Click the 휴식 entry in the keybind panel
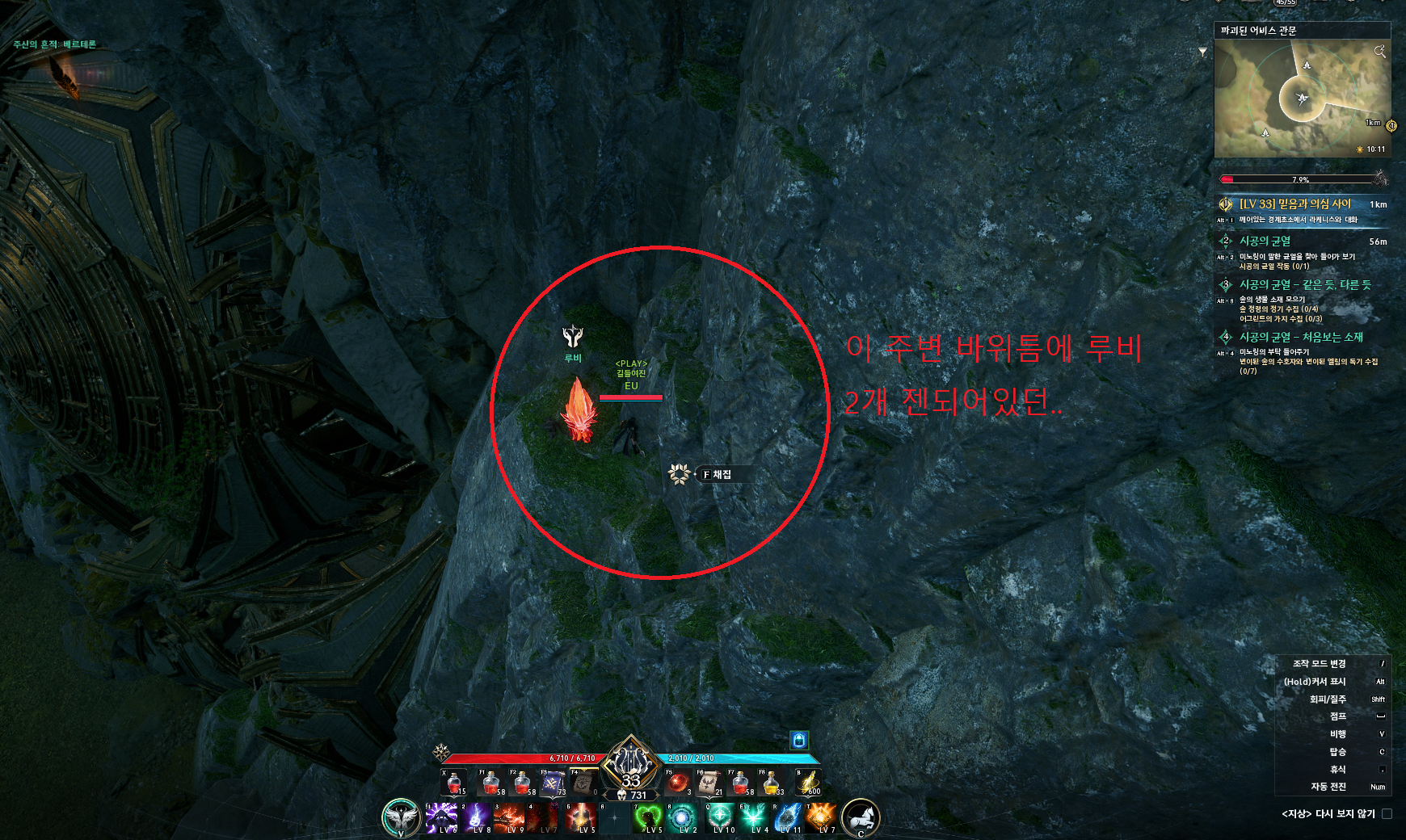This screenshot has width=1406, height=840. [x=1337, y=771]
